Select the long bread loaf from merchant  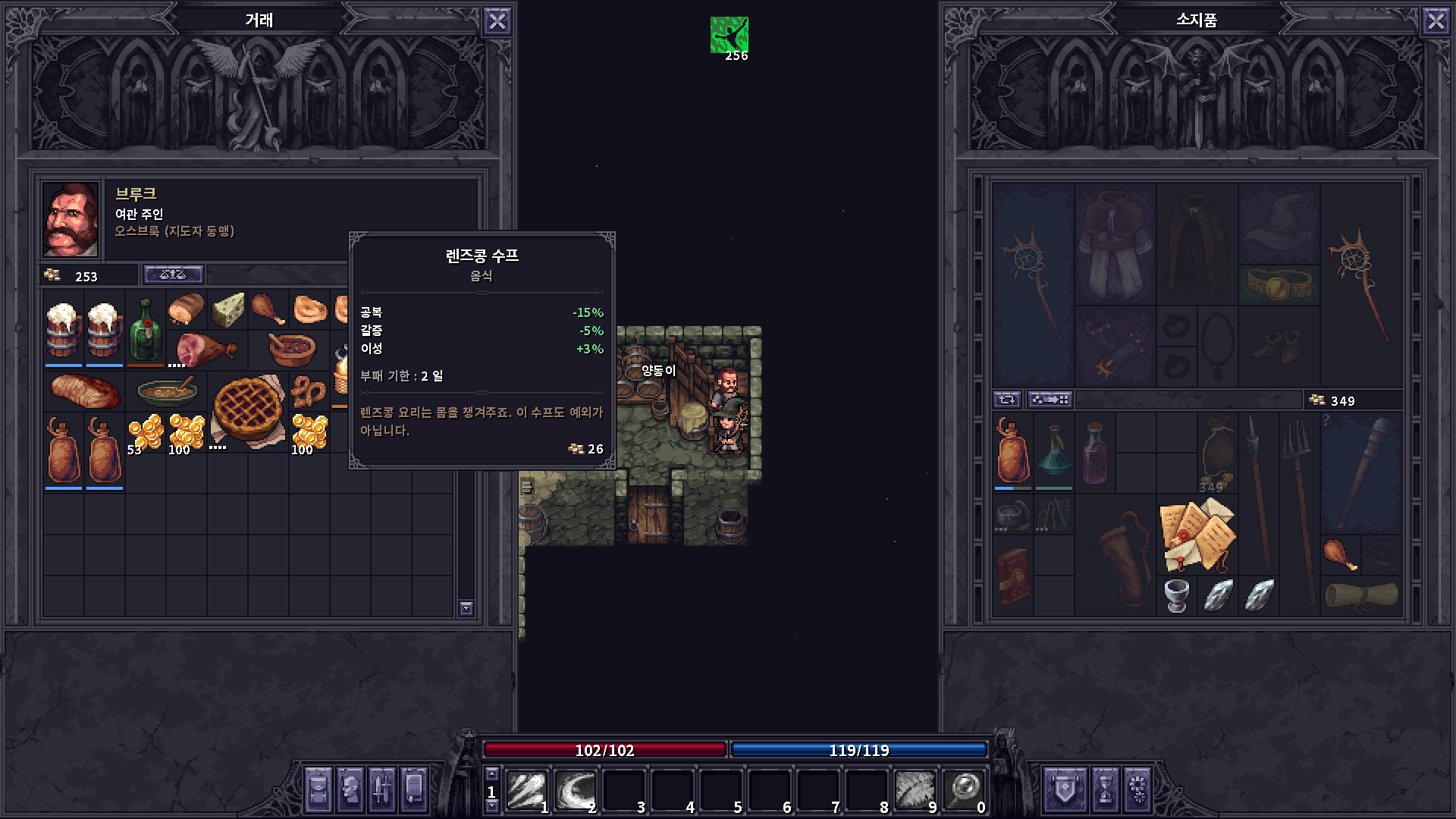tap(85, 391)
